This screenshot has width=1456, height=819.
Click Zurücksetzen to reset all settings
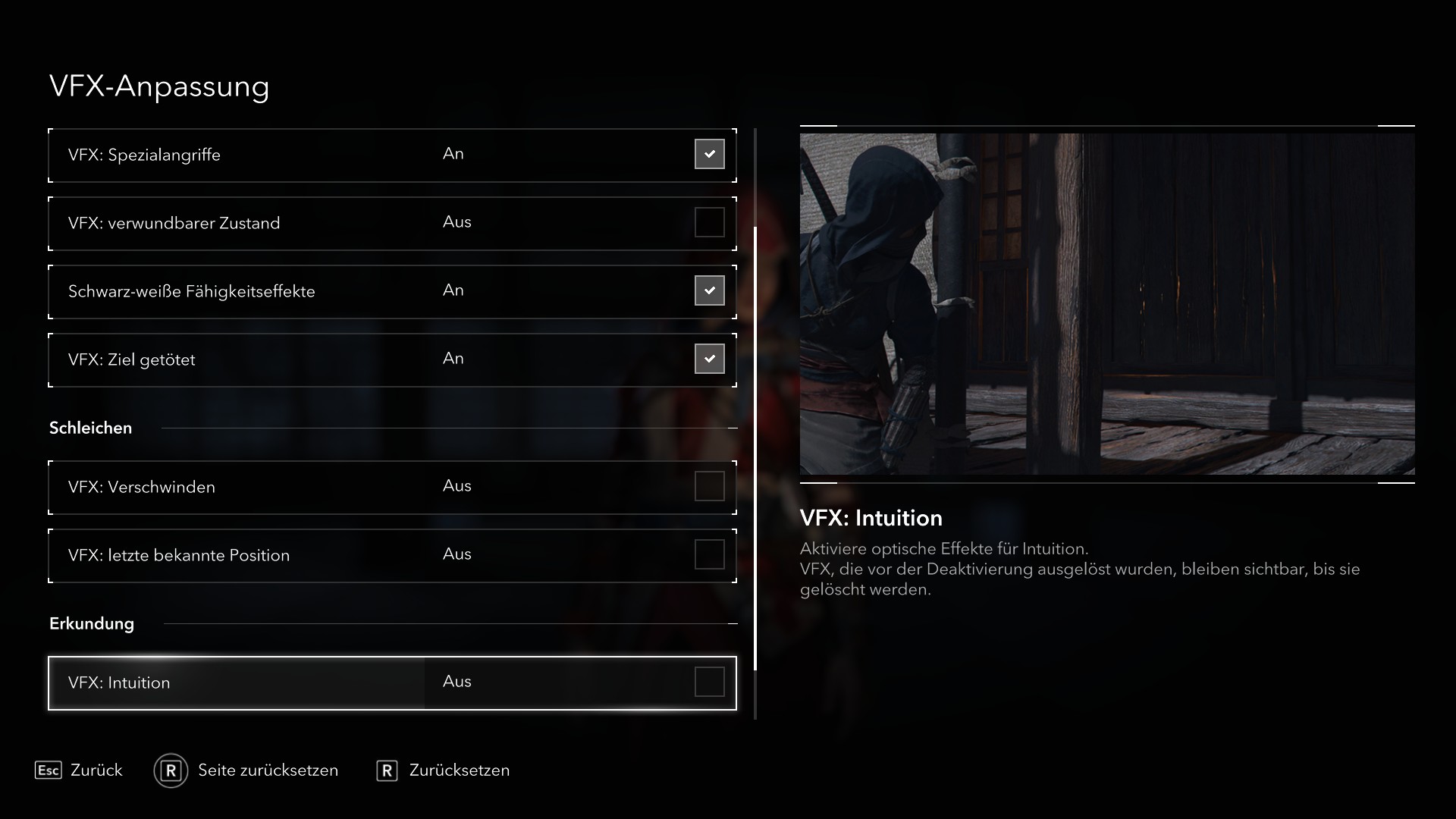pyautogui.click(x=458, y=770)
